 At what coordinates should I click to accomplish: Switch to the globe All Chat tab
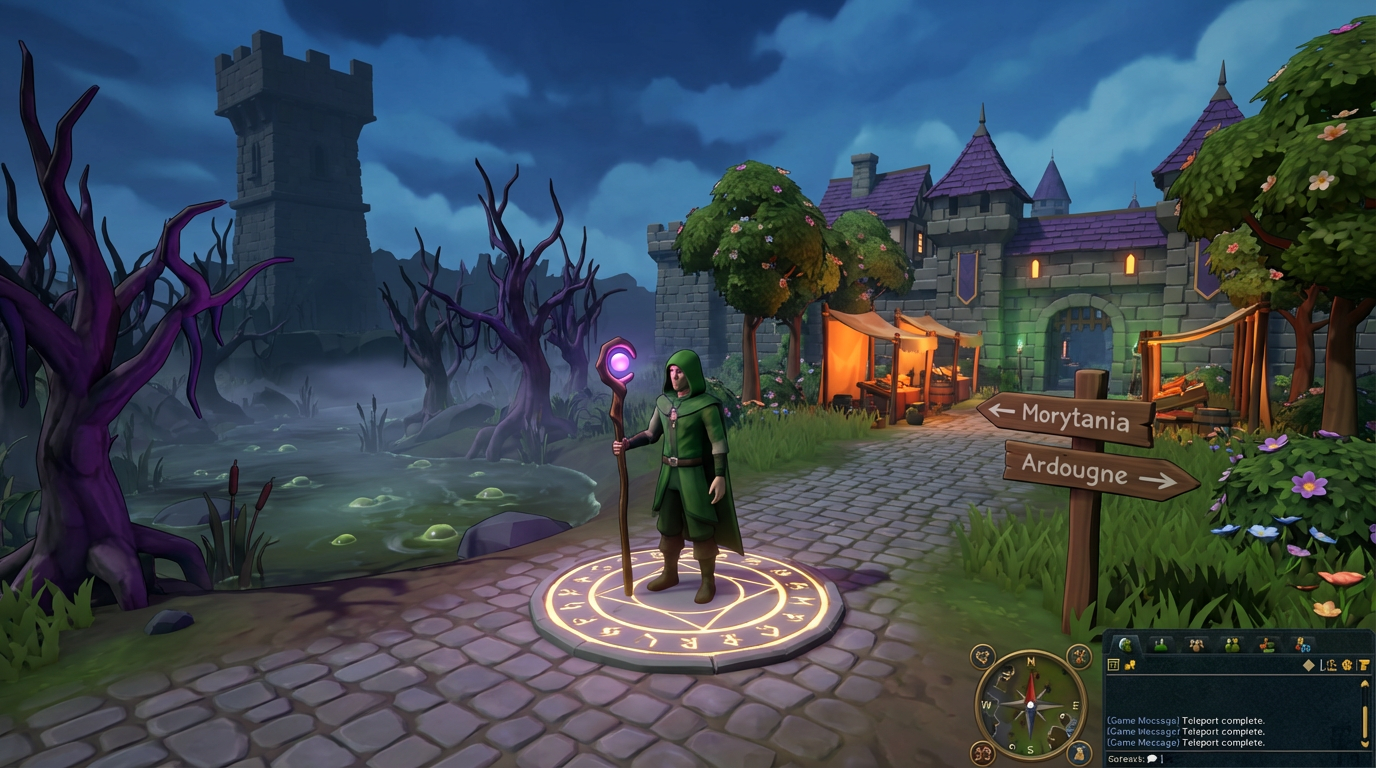click(1127, 646)
